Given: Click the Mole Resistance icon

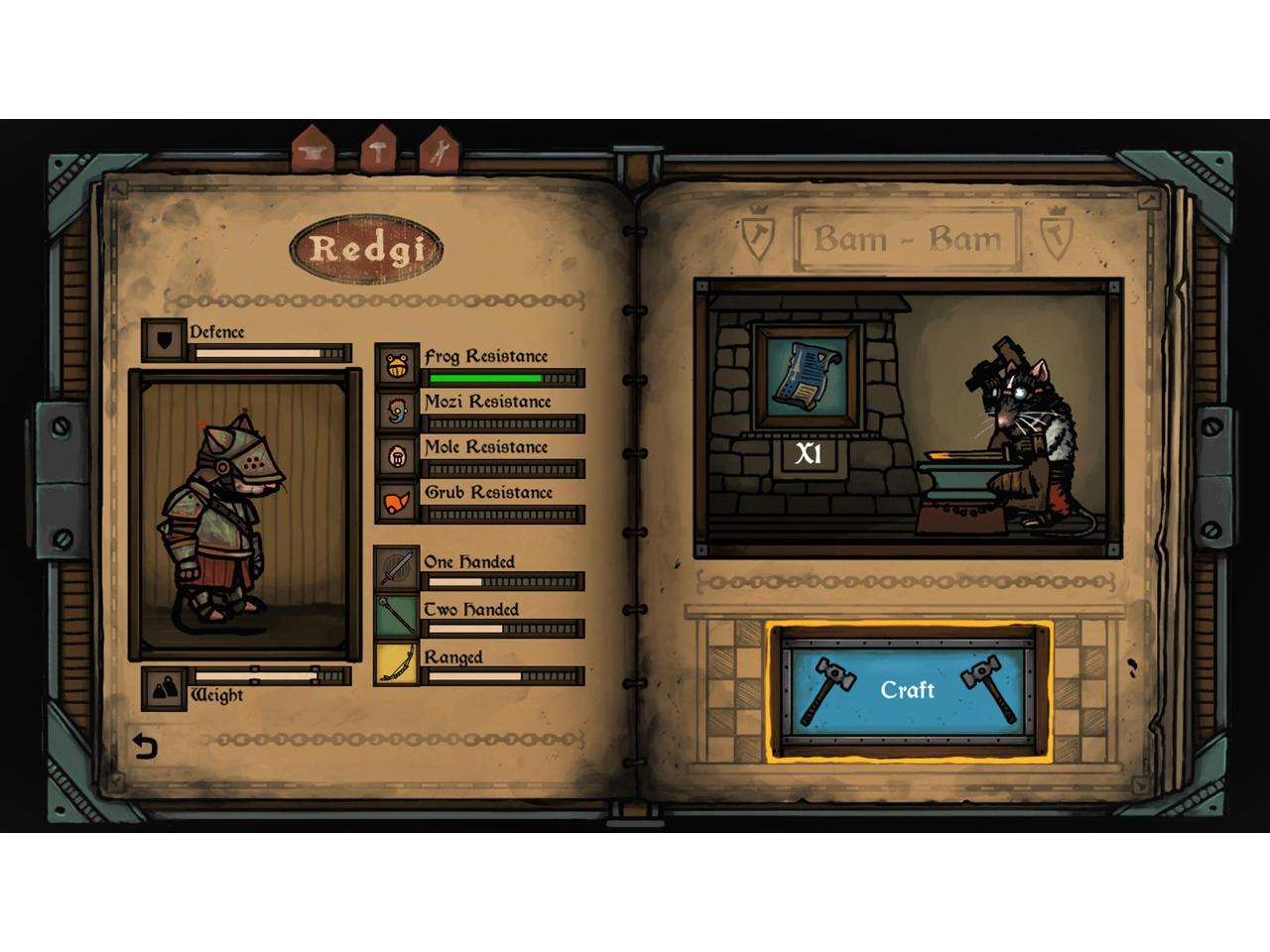Looking at the screenshot, I should (x=397, y=456).
